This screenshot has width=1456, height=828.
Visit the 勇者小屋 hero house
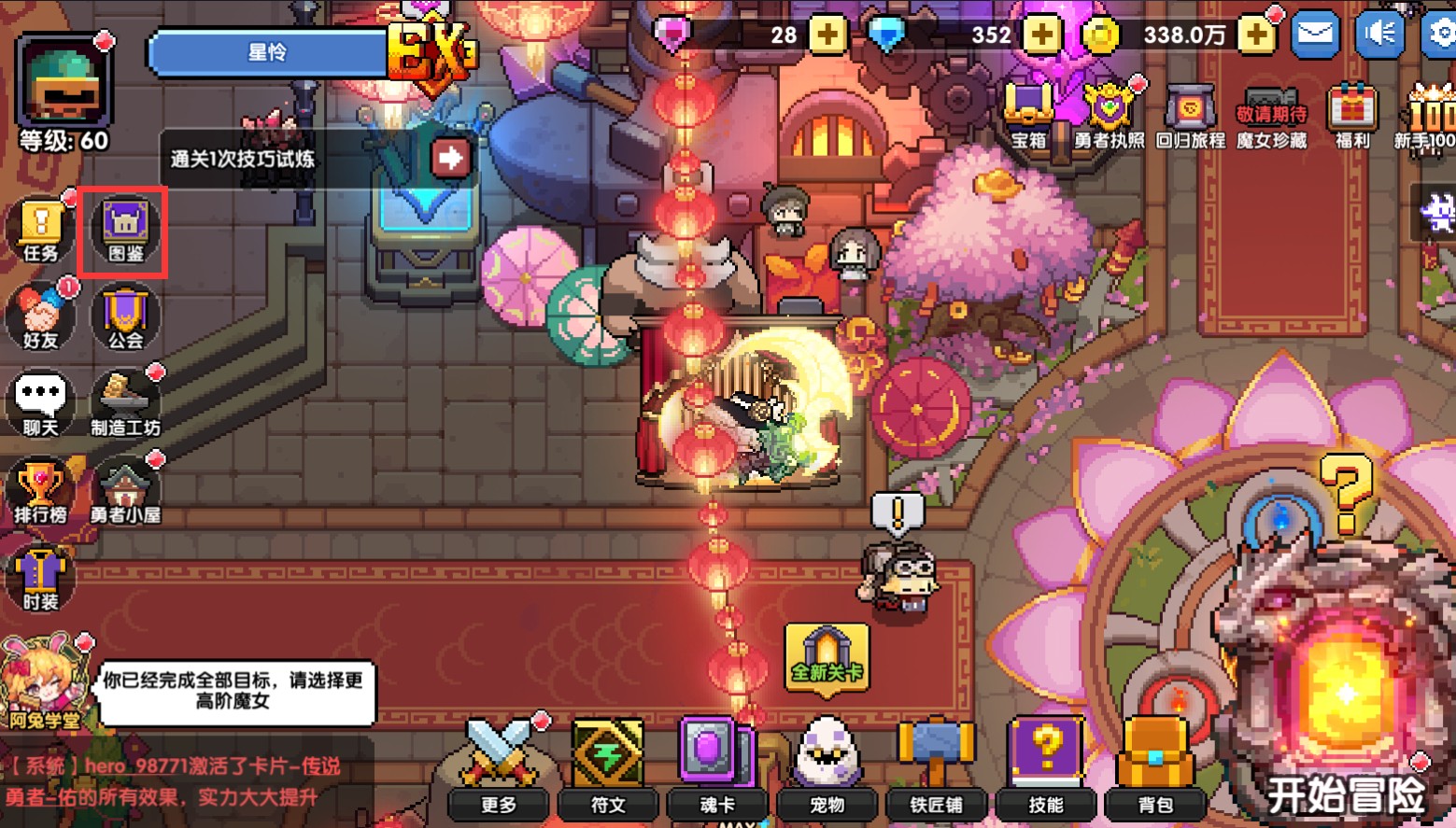[x=125, y=492]
